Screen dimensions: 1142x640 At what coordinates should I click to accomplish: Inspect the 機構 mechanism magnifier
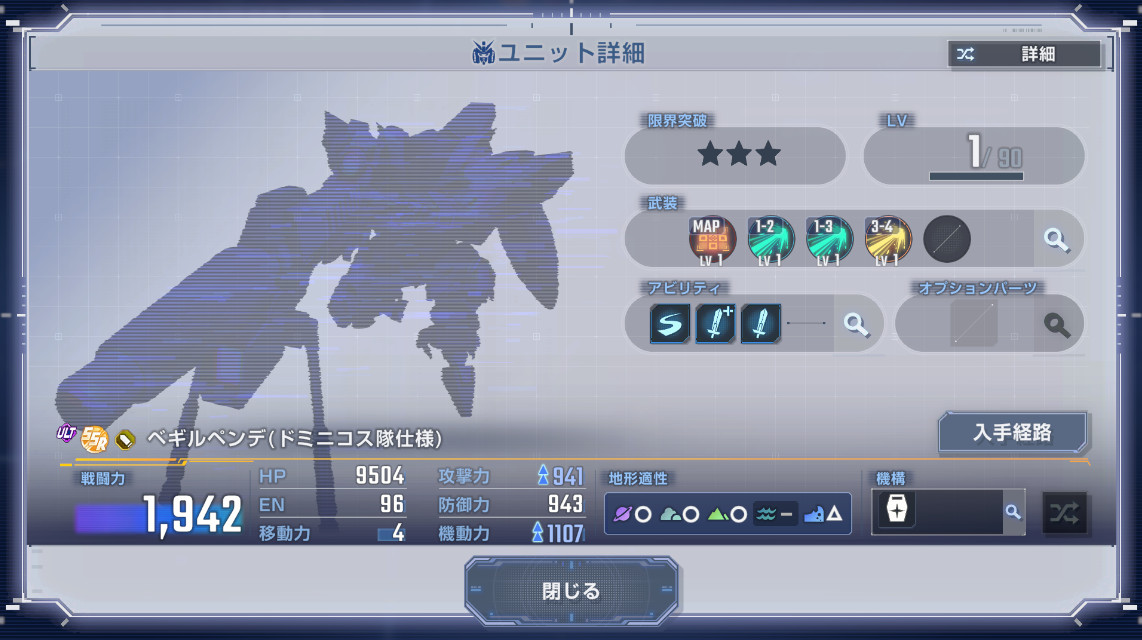(1013, 512)
